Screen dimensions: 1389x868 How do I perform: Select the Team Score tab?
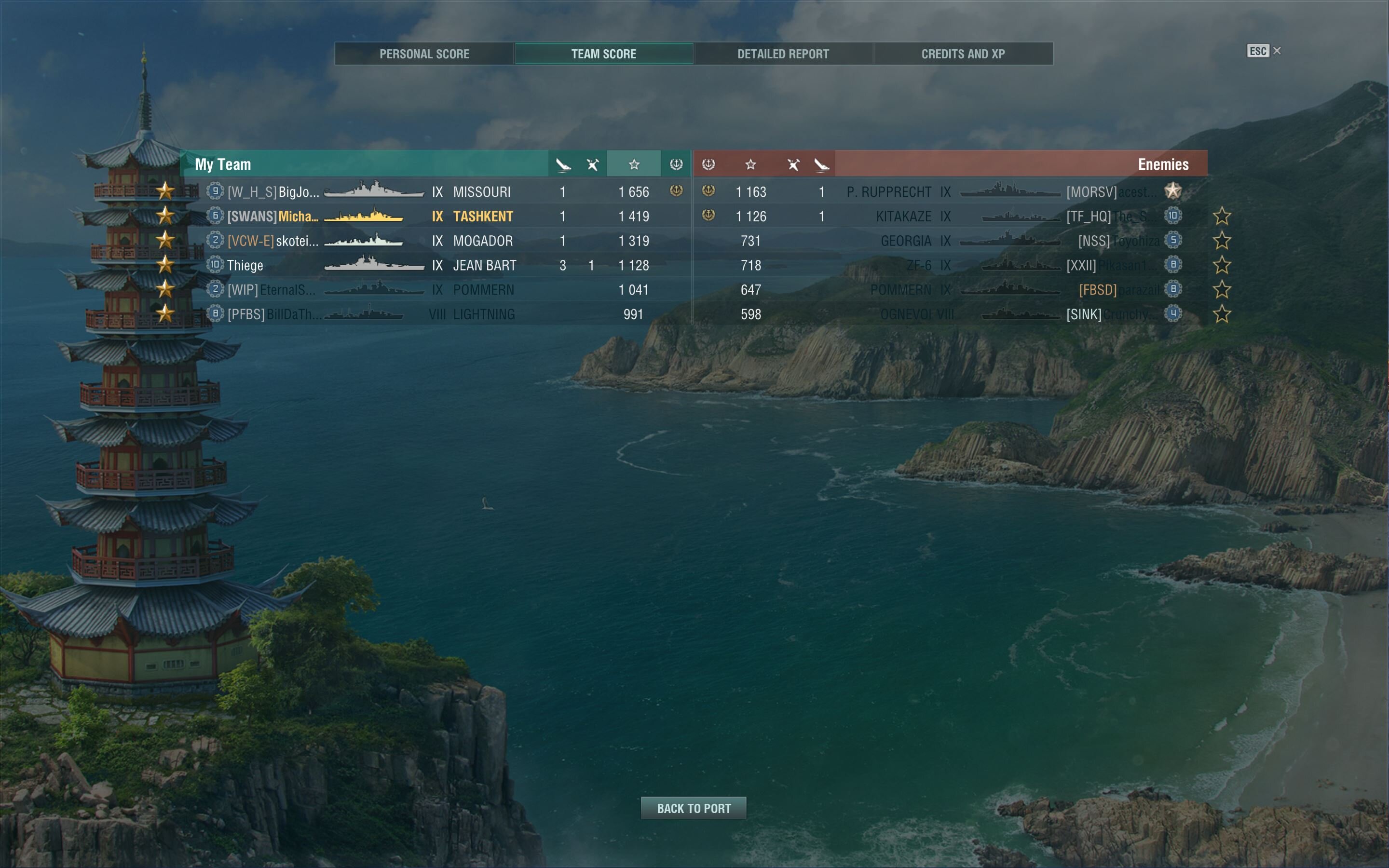pyautogui.click(x=603, y=54)
